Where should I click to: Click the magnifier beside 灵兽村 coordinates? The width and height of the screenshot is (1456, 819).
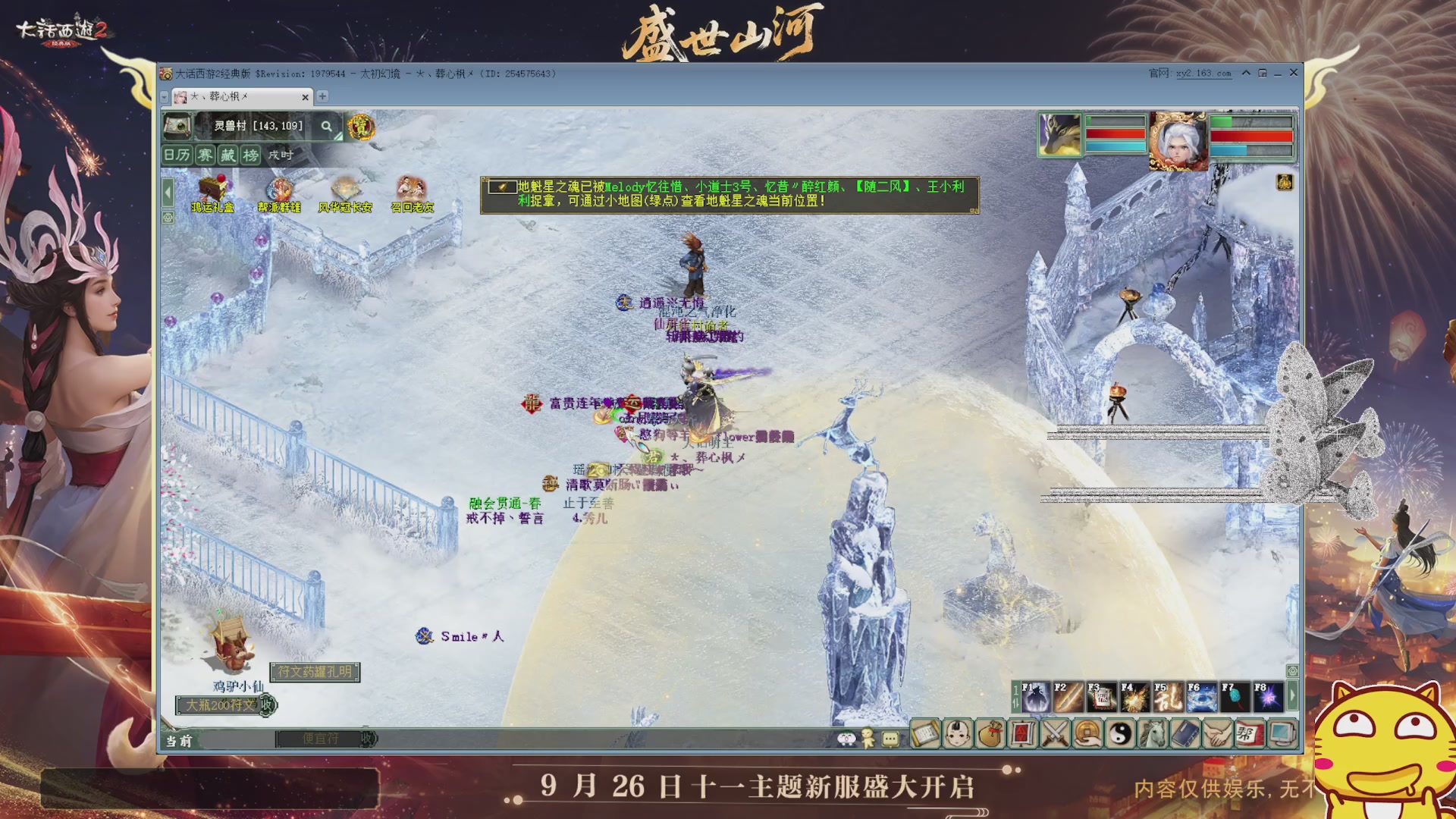pyautogui.click(x=327, y=126)
